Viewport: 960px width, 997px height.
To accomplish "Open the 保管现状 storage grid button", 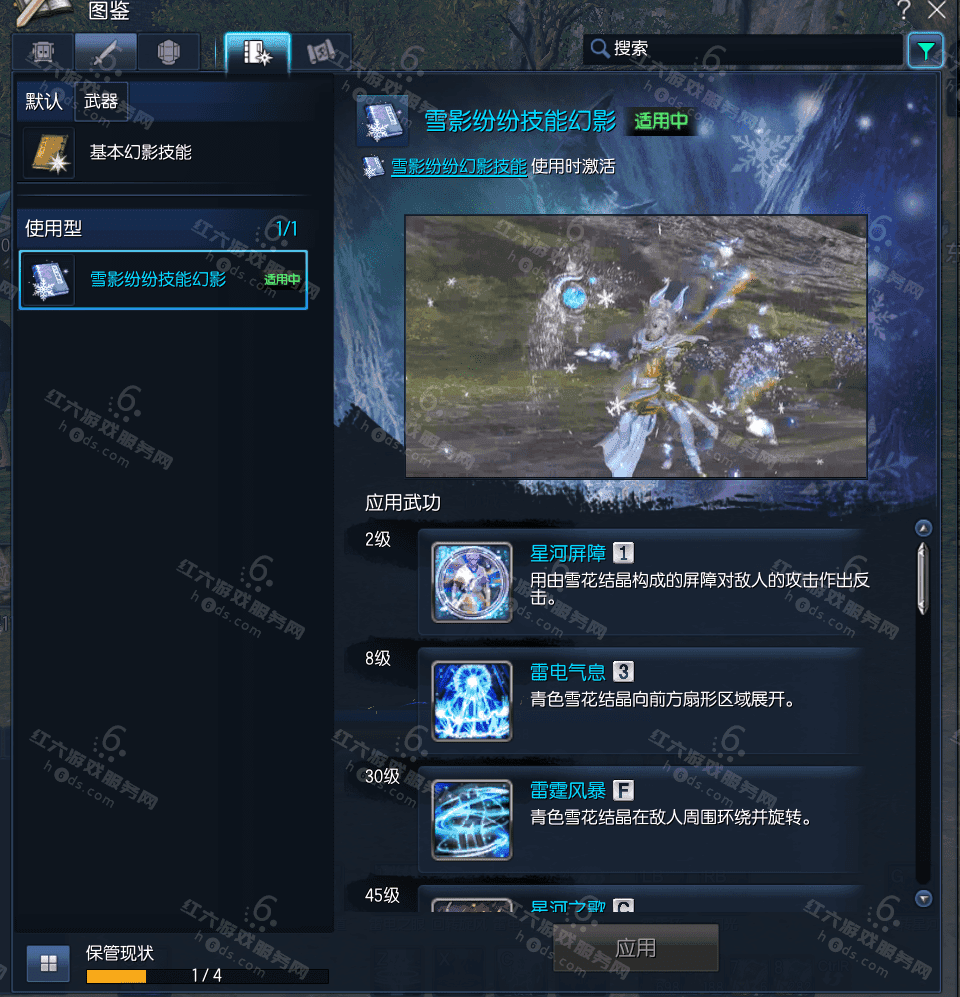I will (48, 963).
